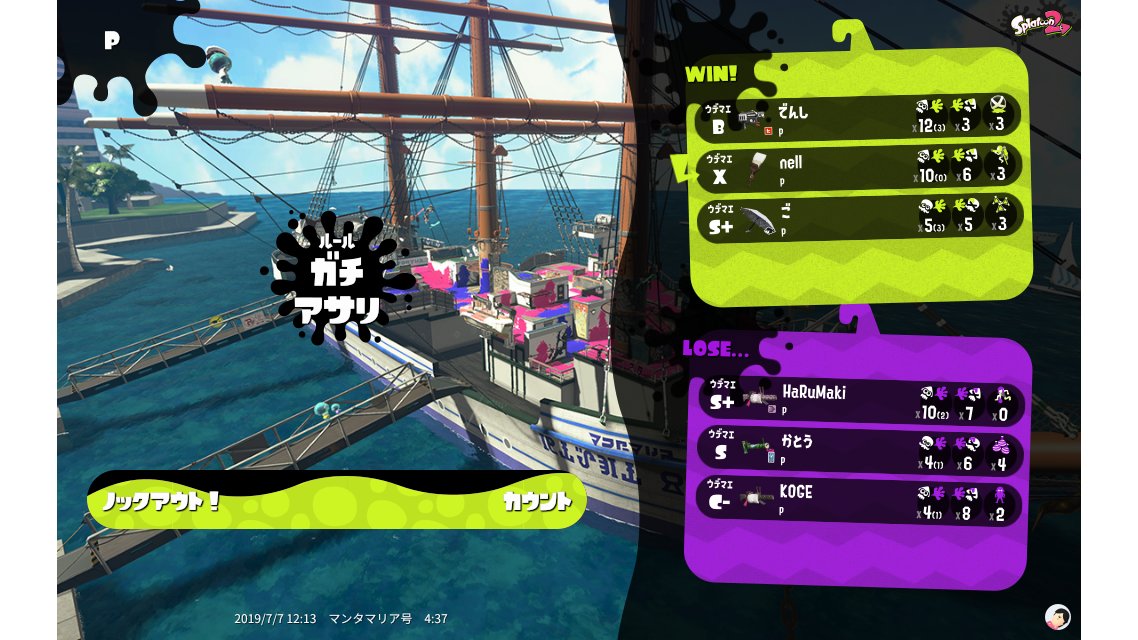Choose the S+ player ご row

pos(858,216)
